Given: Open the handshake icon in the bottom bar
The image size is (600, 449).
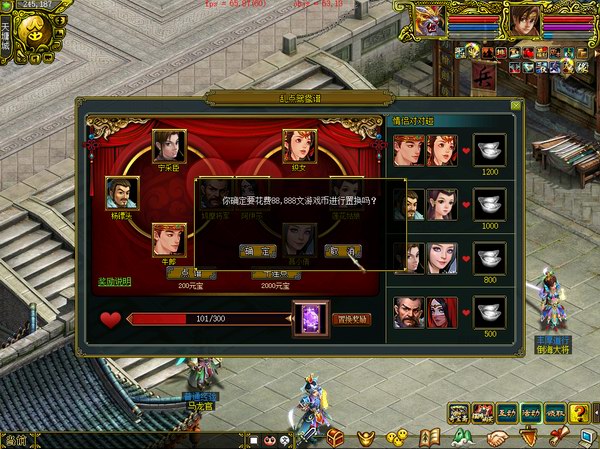Looking at the screenshot, I should point(497,438).
